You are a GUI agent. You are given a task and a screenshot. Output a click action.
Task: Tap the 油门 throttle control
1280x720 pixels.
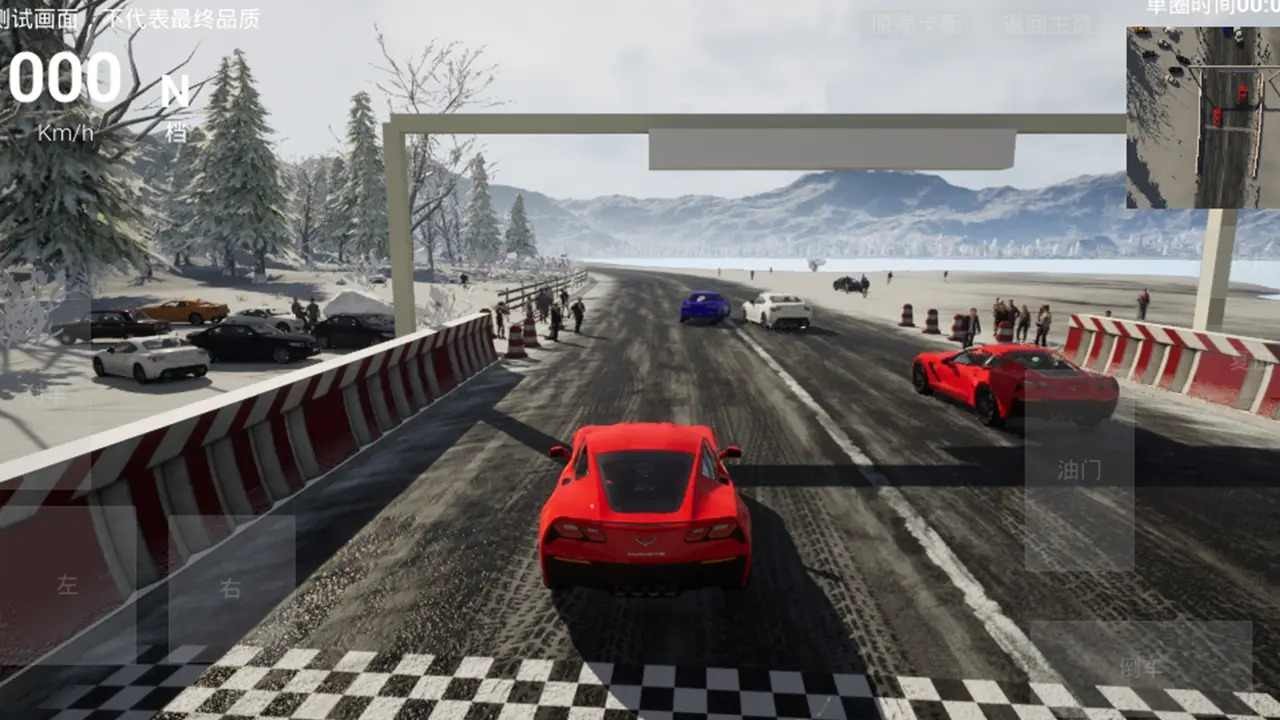coord(1077,470)
